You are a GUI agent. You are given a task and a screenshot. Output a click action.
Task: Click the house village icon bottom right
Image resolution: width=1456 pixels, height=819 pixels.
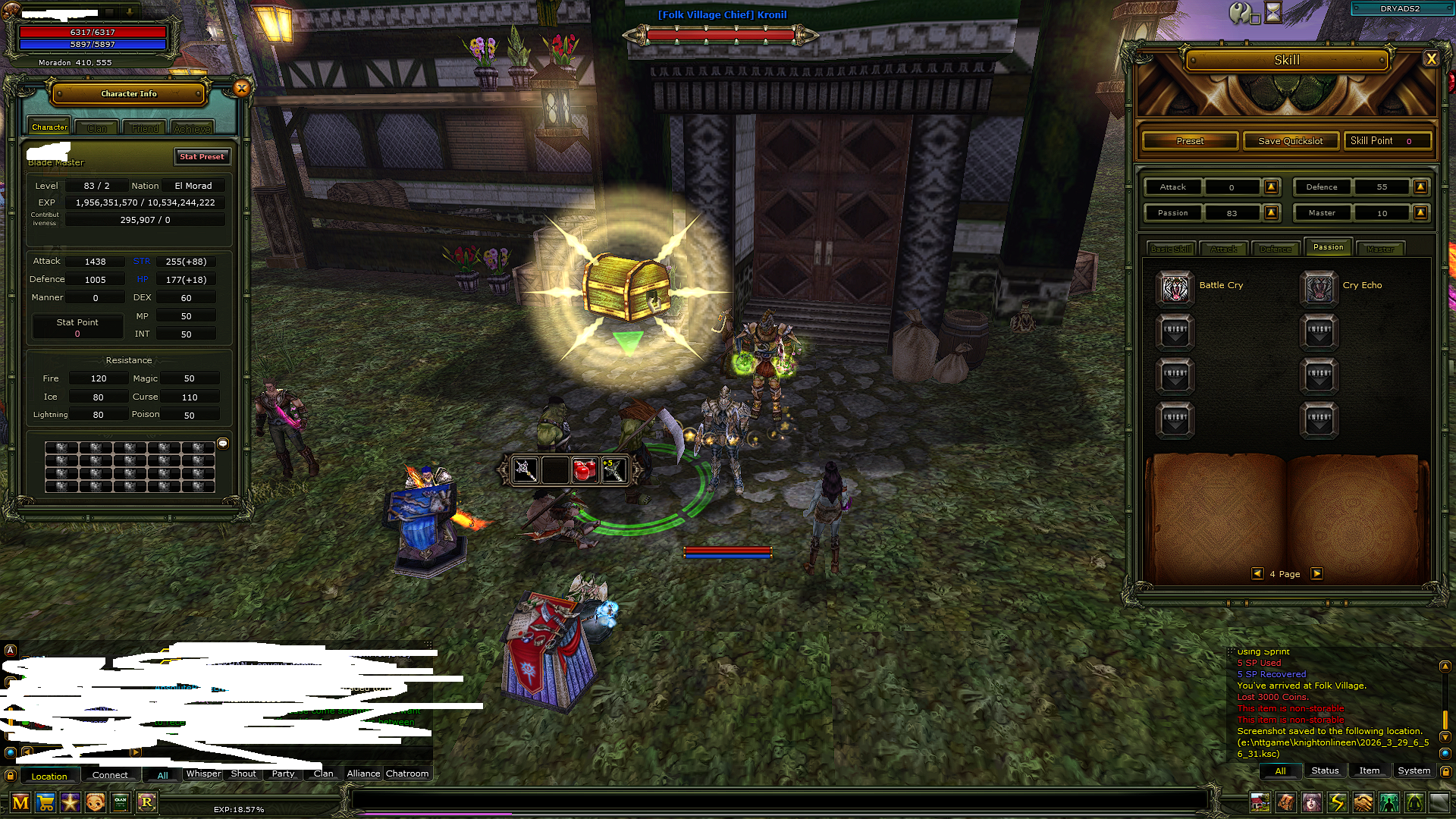point(1260,802)
